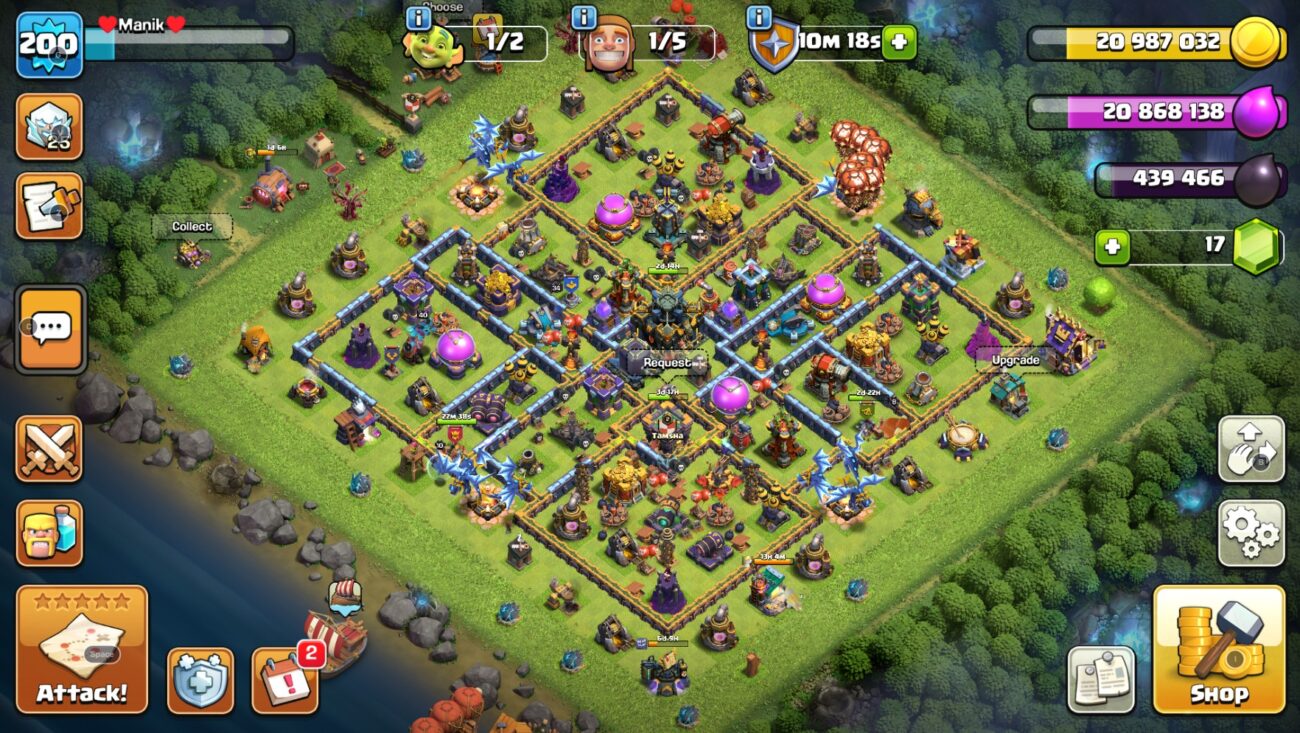Open the crossed swords clan war button
This screenshot has height=733, width=1300.
click(x=49, y=449)
